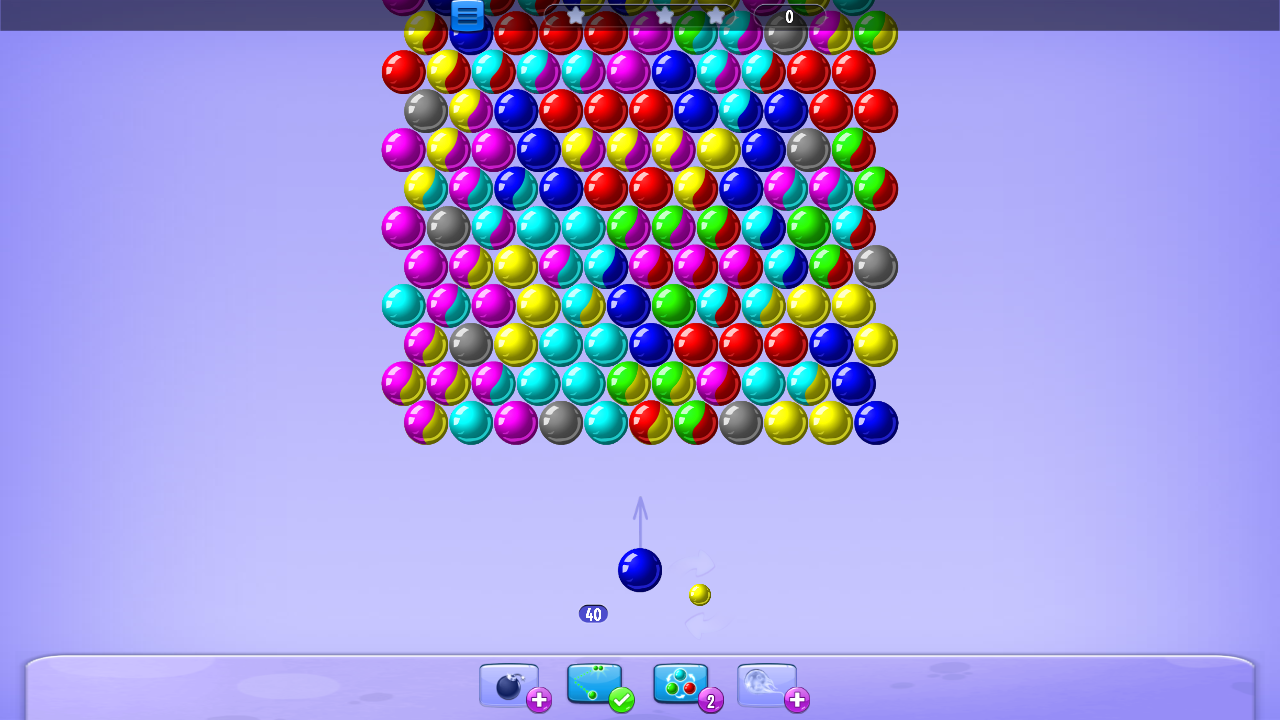The width and height of the screenshot is (1280, 720).
Task: Click the first star on the progress bar
Action: (576, 16)
